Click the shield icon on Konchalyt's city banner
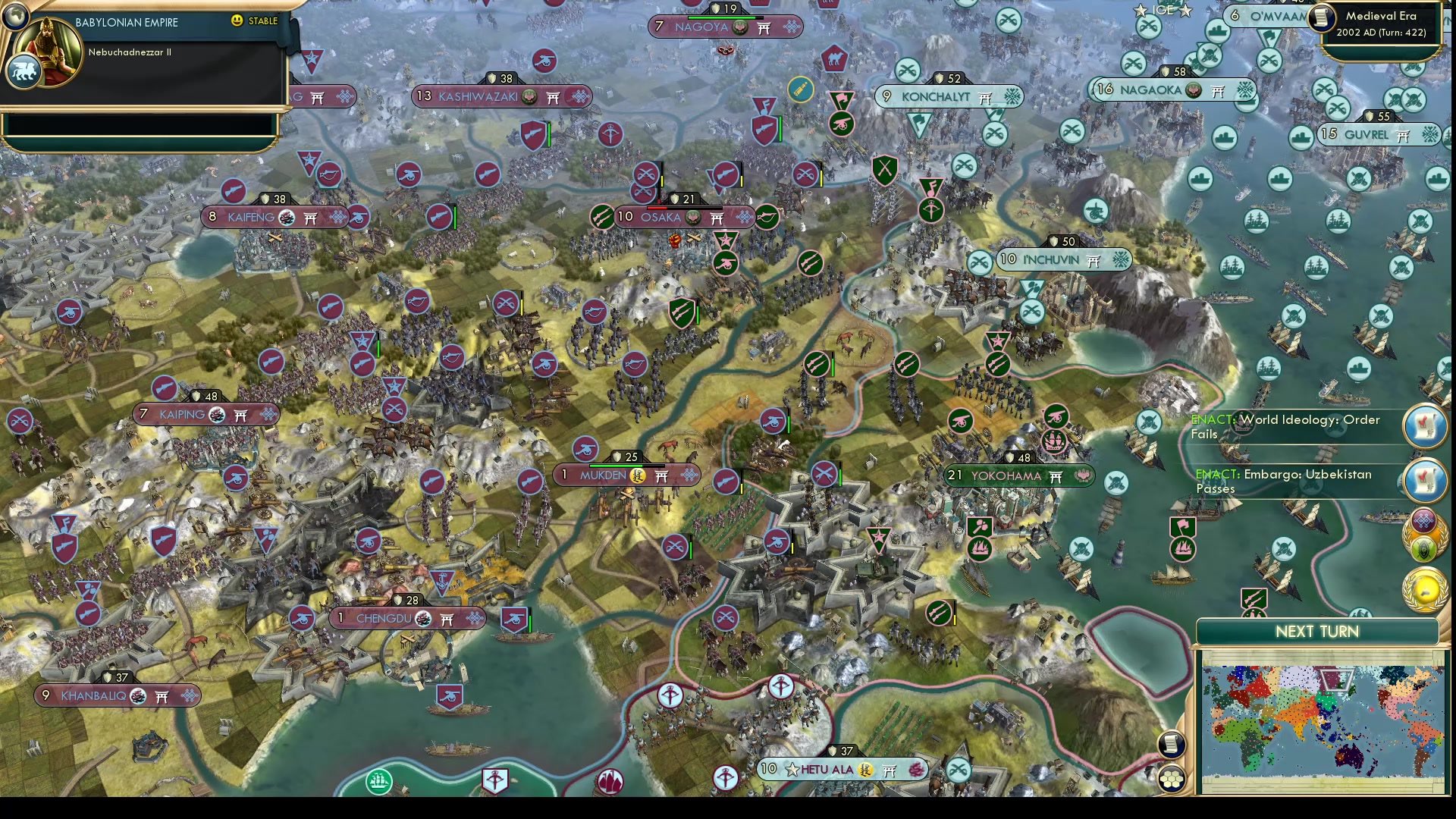 tap(939, 78)
